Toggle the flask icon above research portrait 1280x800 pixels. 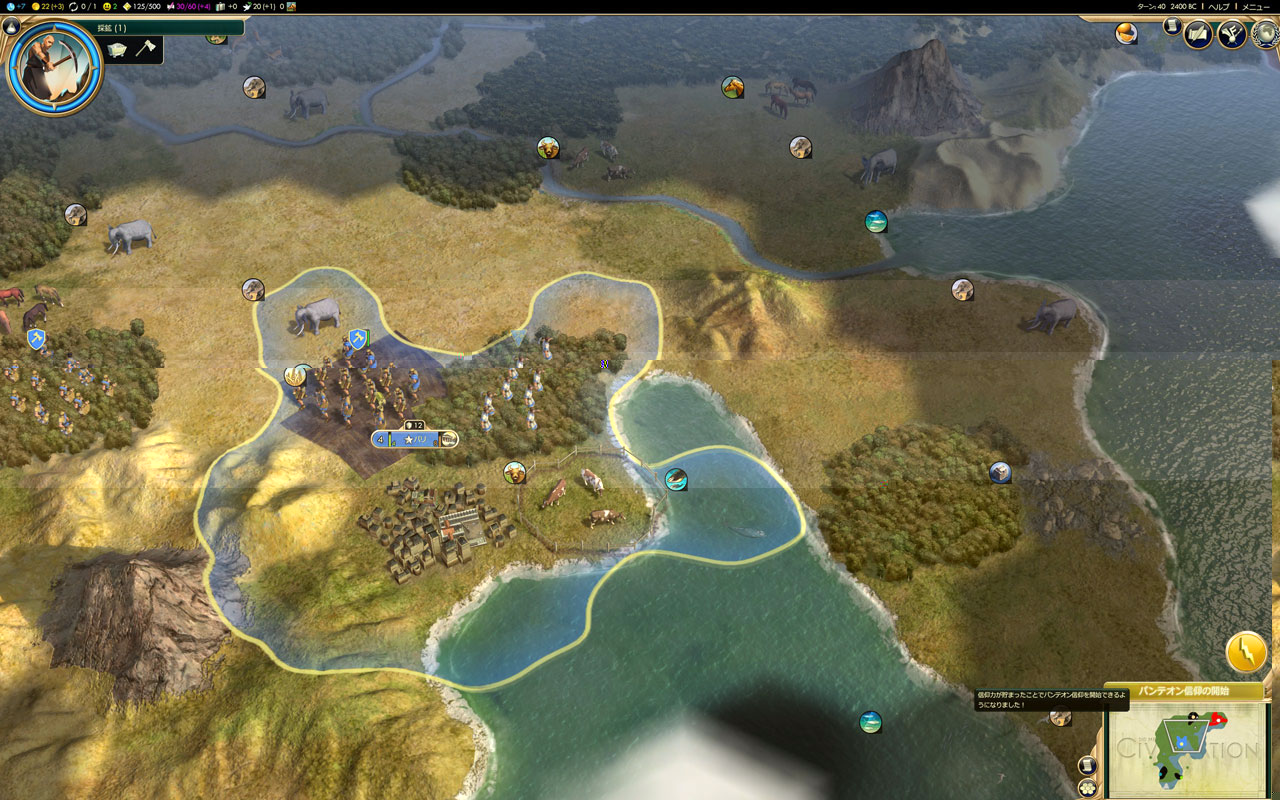pos(12,27)
